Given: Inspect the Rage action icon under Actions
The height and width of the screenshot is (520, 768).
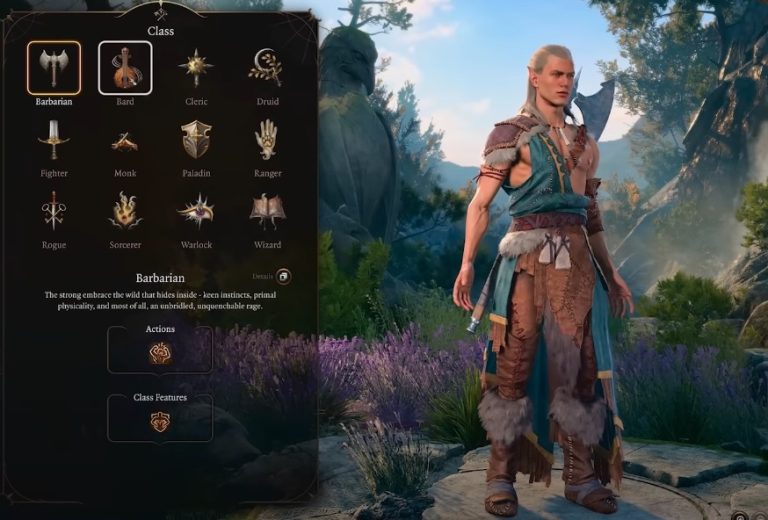Looking at the screenshot, I should tap(160, 352).
